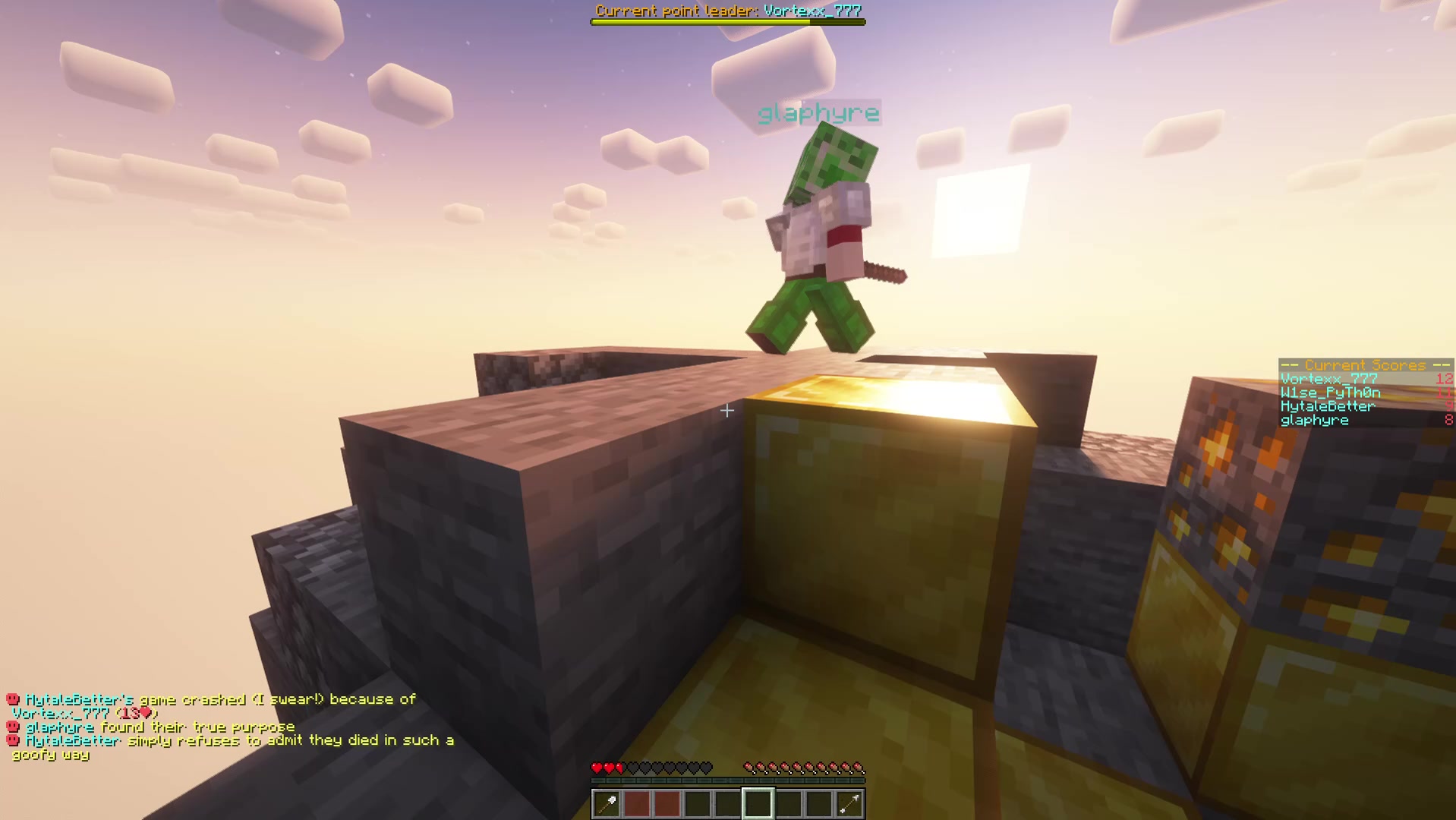
Task: Click the leftmost red heart in the health bar
Action: point(597,767)
